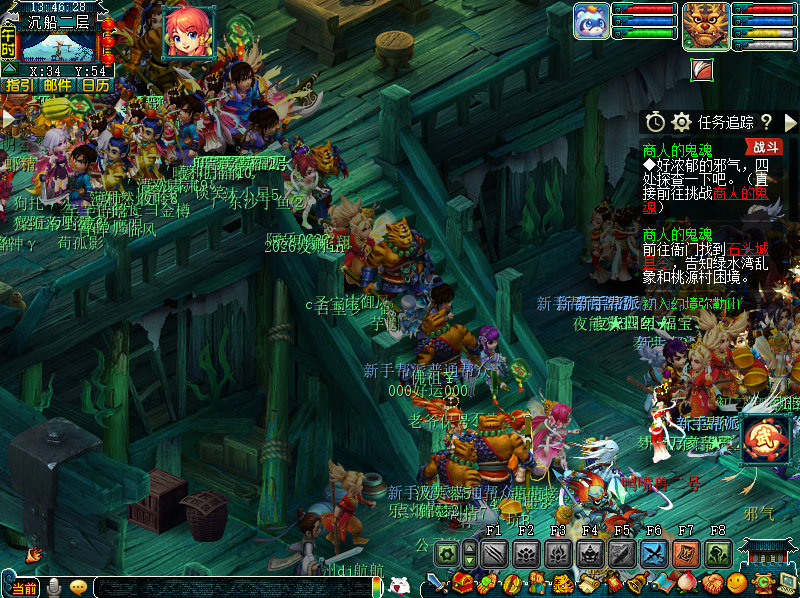Click the 当前 chat channel button
The width and height of the screenshot is (800, 598).
(x=22, y=588)
